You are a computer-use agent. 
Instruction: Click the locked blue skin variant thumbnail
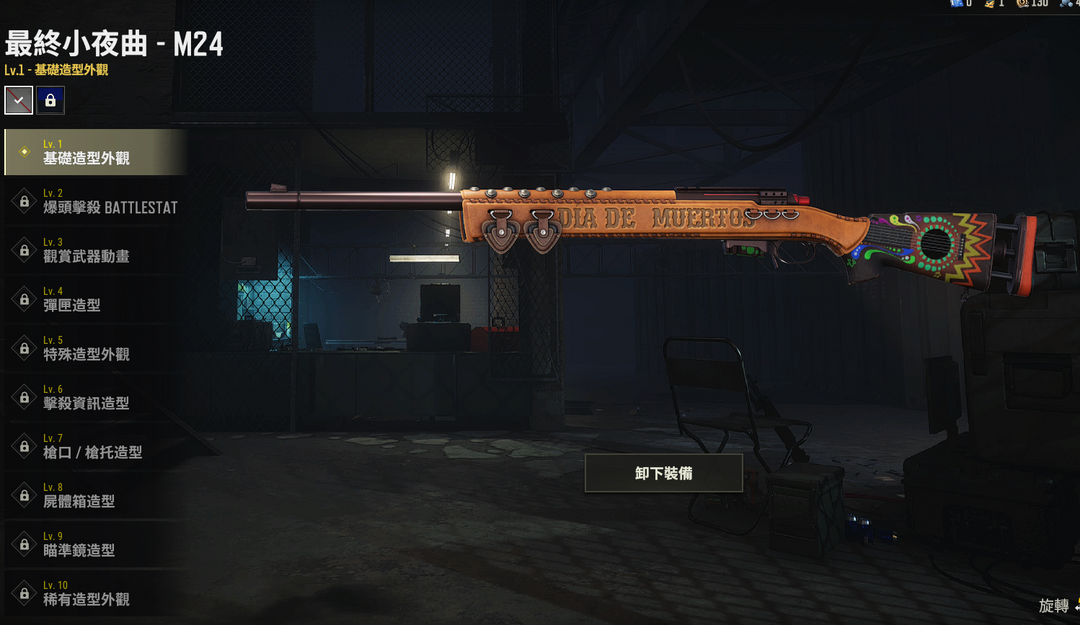[x=50, y=100]
